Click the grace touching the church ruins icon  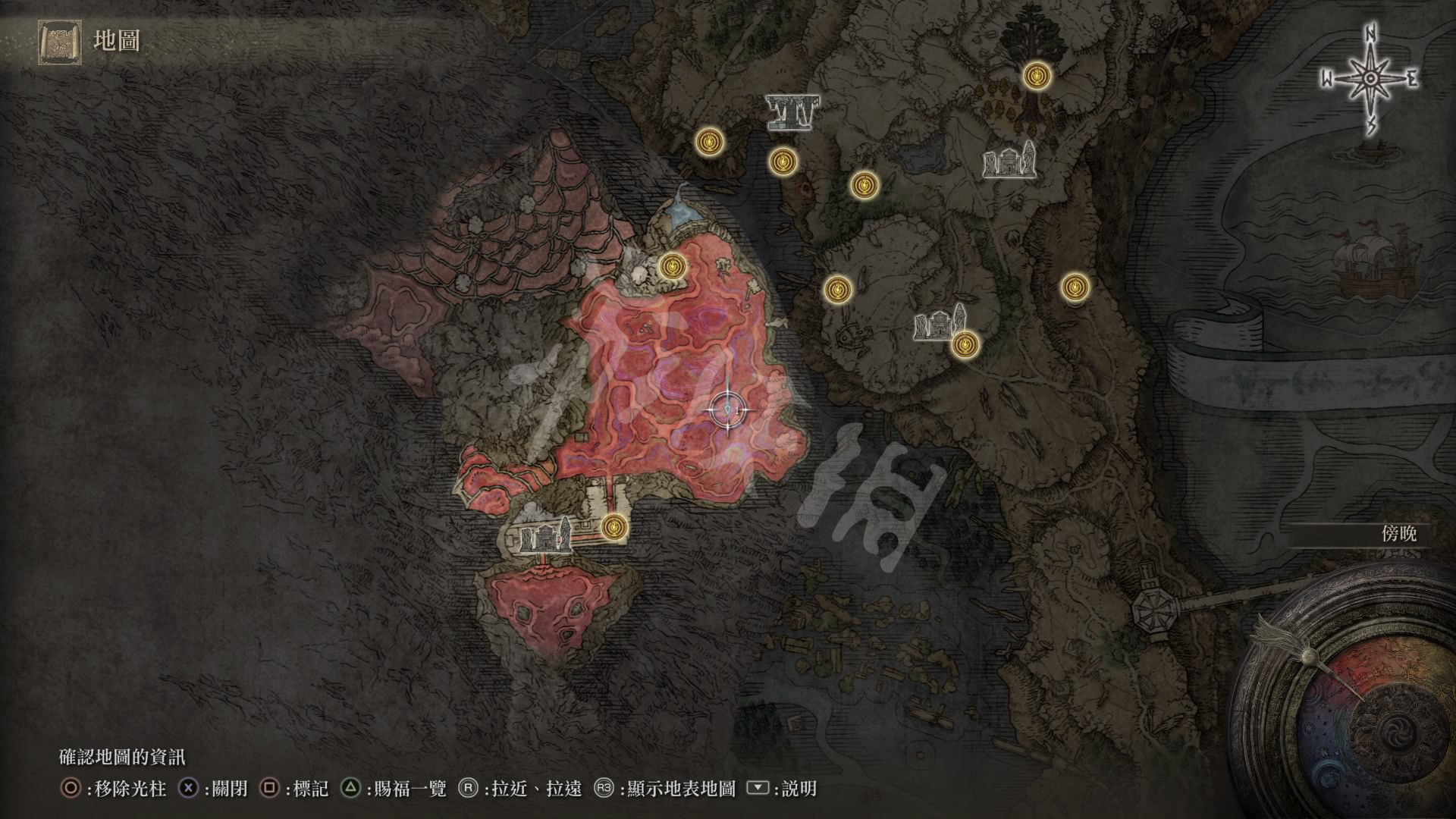click(x=965, y=345)
